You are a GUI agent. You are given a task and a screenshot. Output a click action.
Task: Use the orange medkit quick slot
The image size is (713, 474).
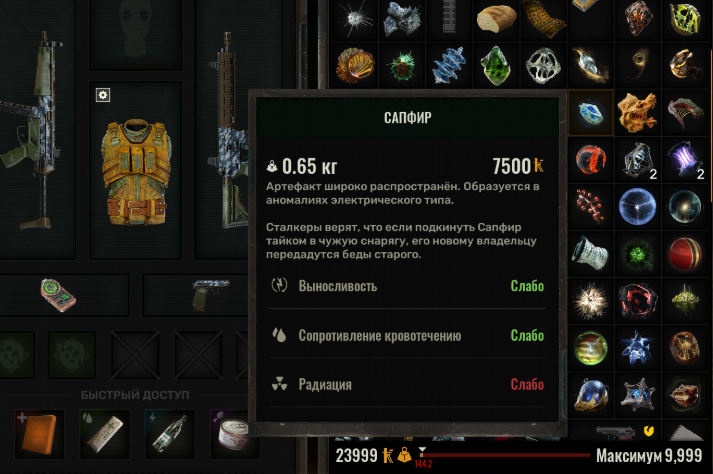tap(40, 433)
